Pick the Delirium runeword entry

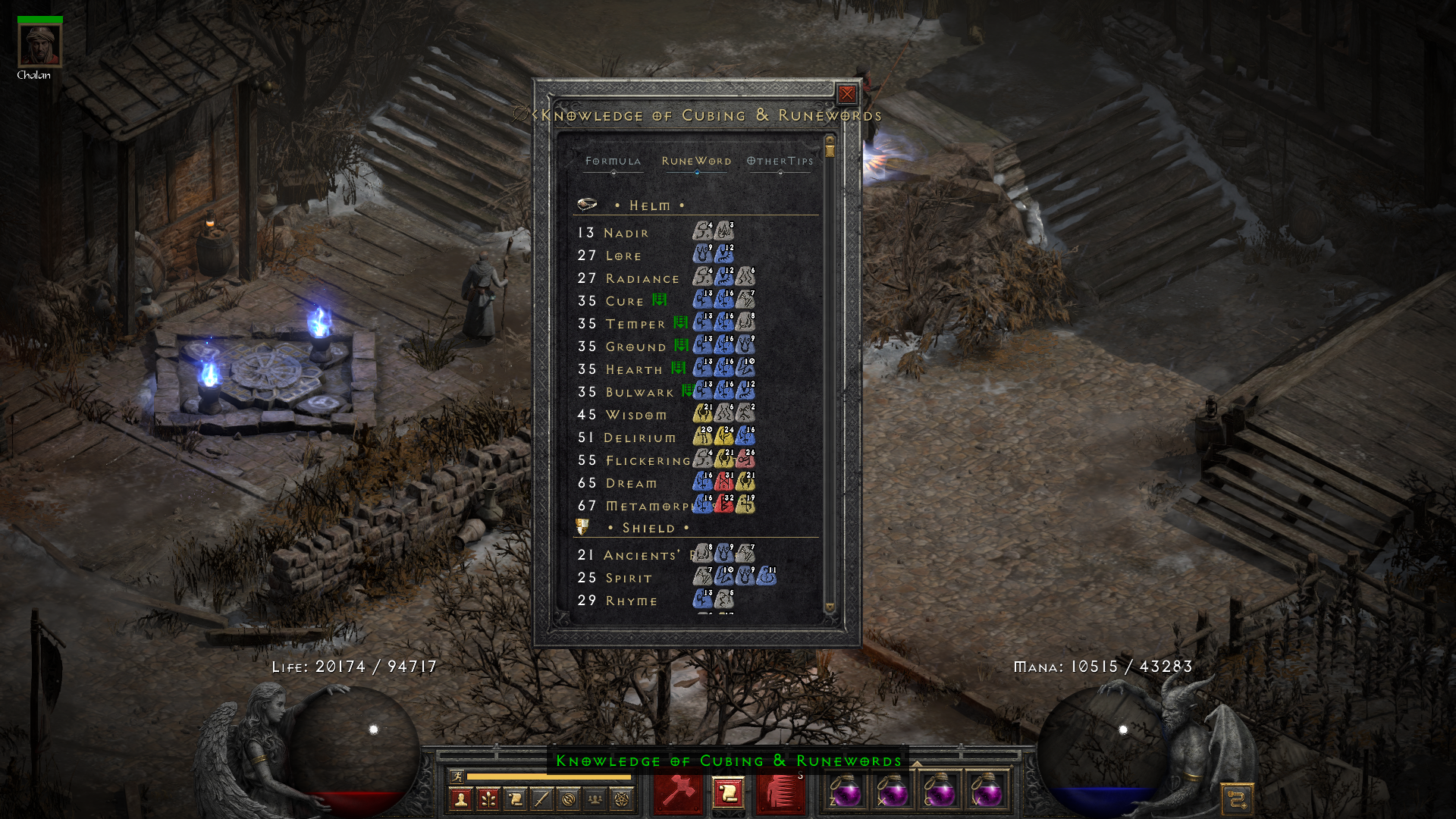(x=639, y=438)
